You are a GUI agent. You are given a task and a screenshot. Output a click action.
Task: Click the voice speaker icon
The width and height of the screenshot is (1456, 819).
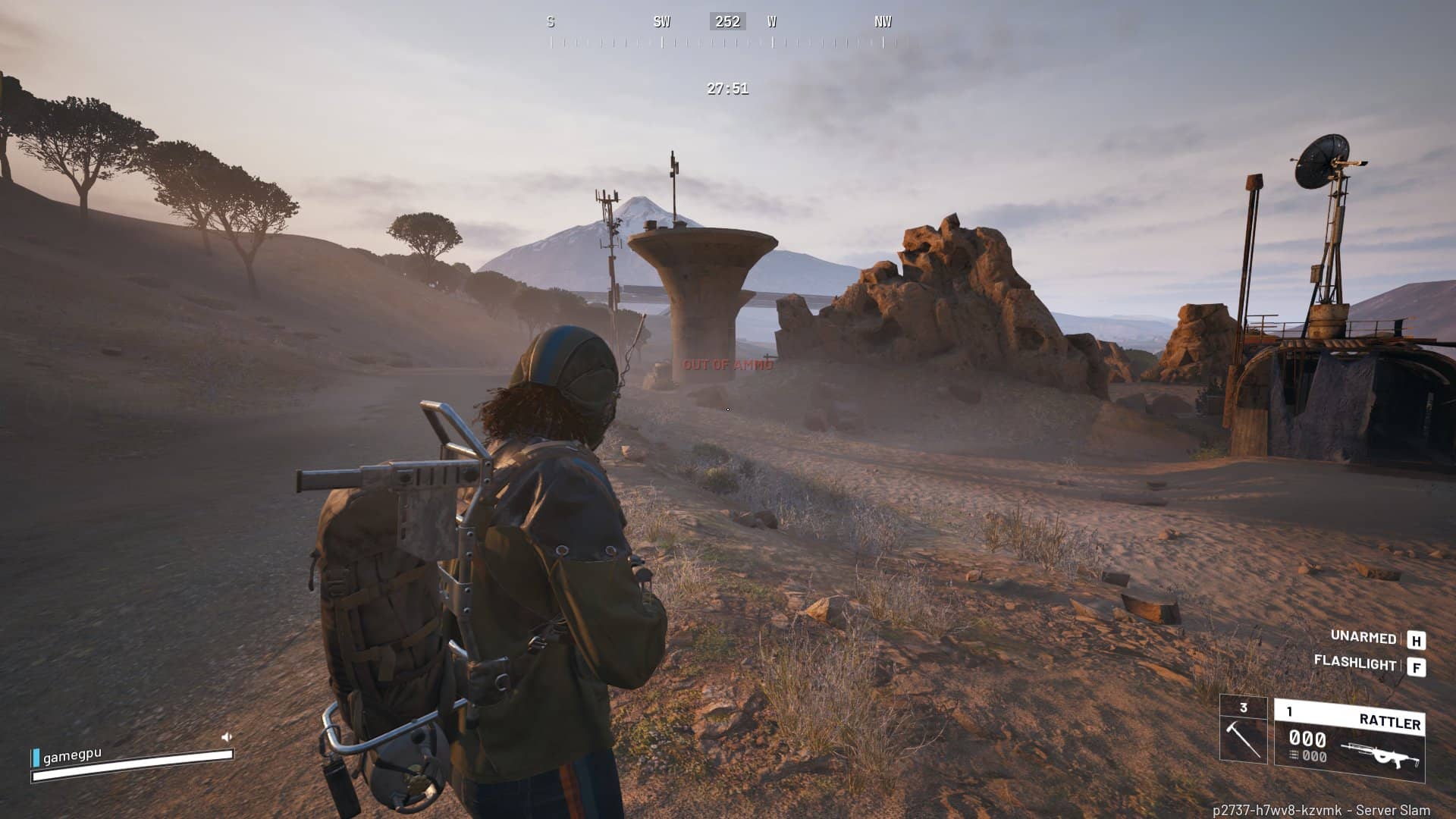pos(226,736)
